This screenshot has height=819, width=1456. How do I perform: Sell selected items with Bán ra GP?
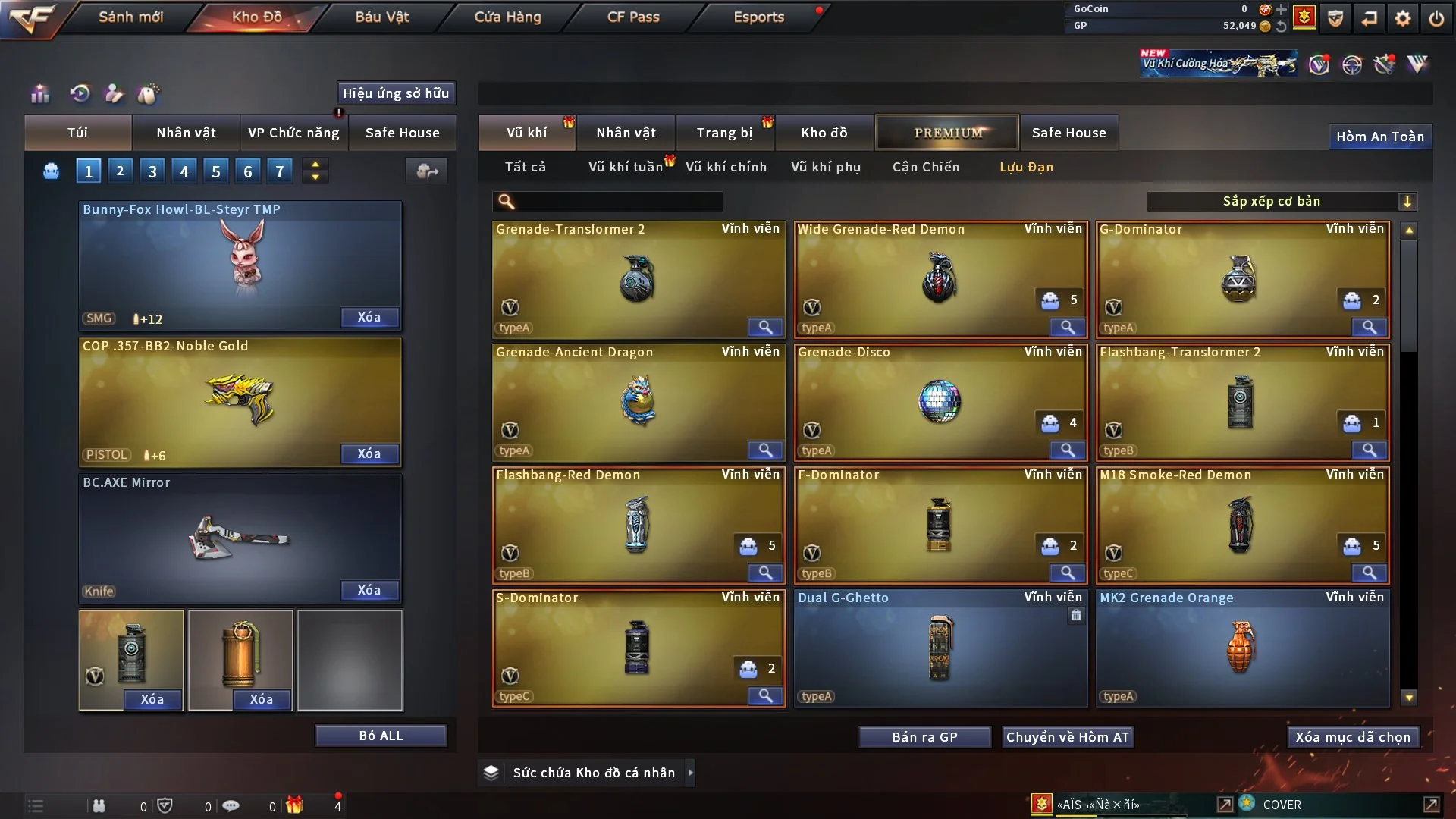click(924, 737)
